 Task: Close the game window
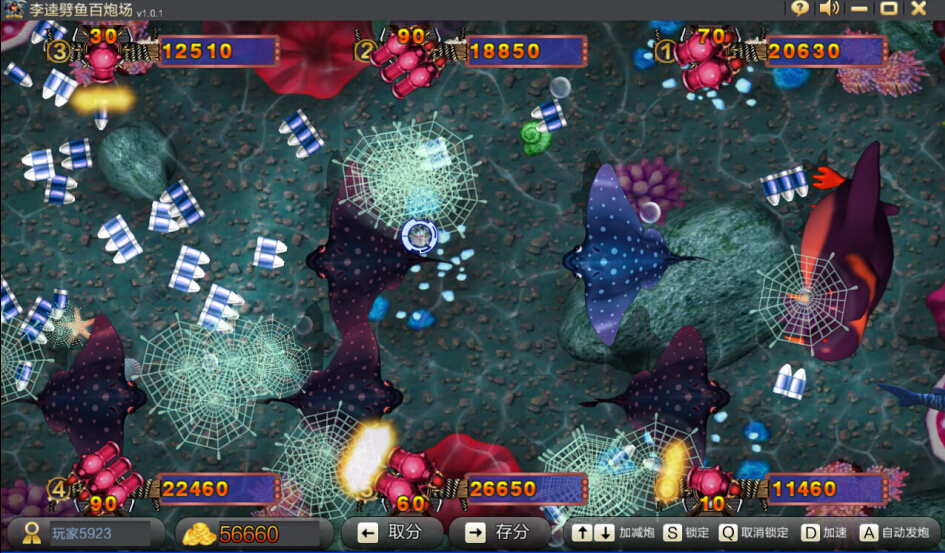pyautogui.click(x=919, y=9)
